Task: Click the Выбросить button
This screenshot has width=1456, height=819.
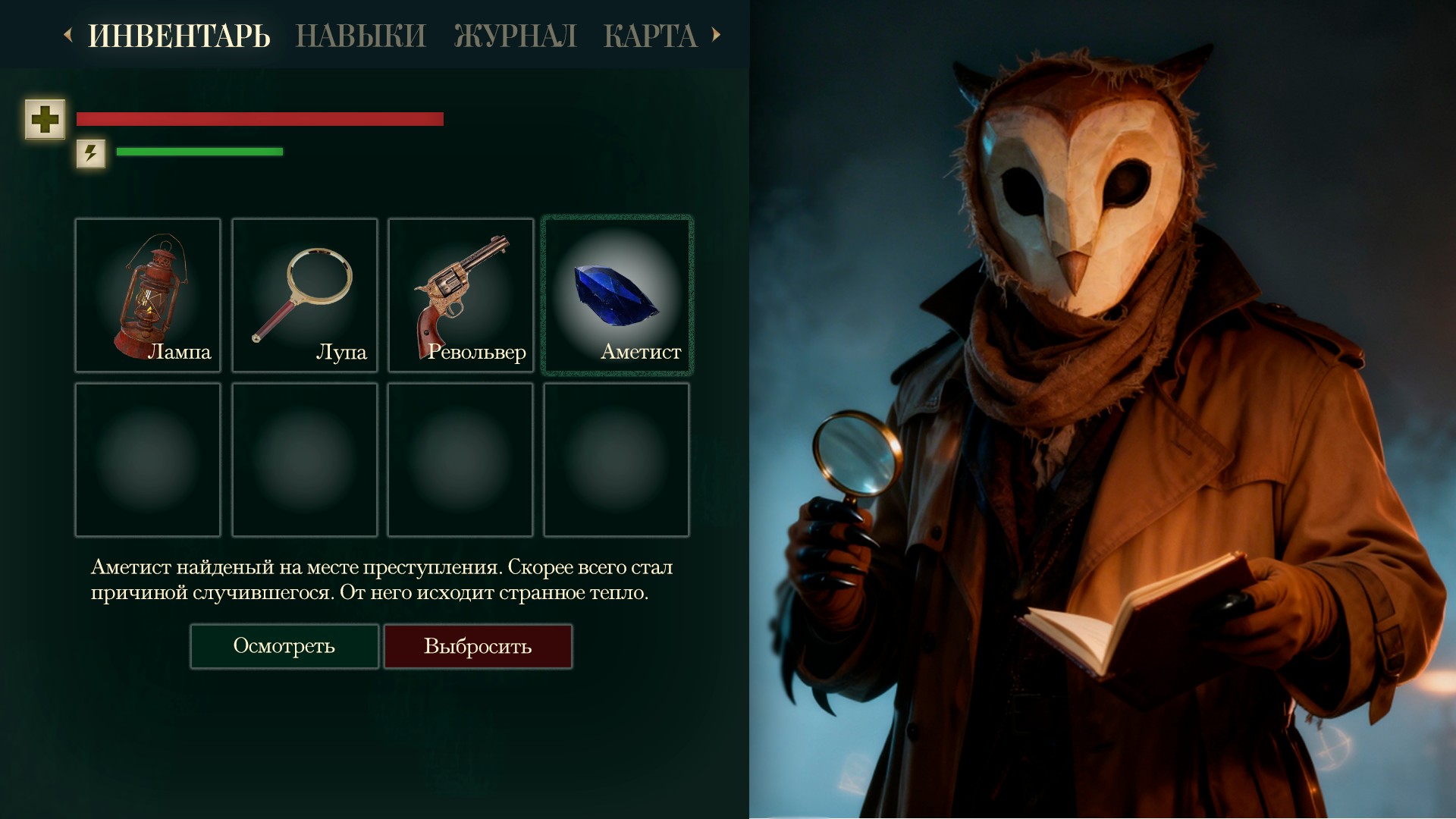Action: point(478,646)
